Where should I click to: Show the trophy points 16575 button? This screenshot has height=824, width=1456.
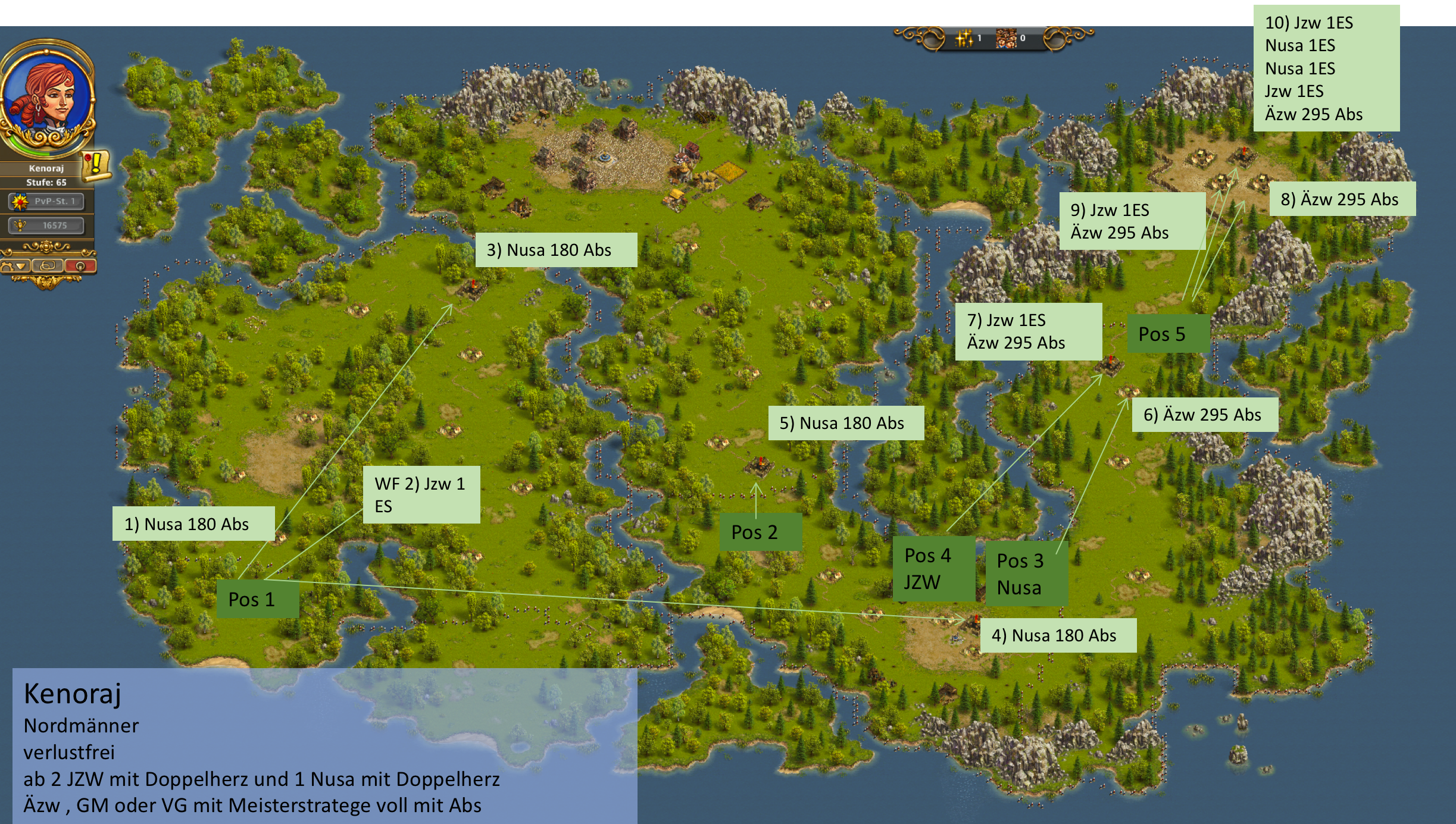[46, 225]
